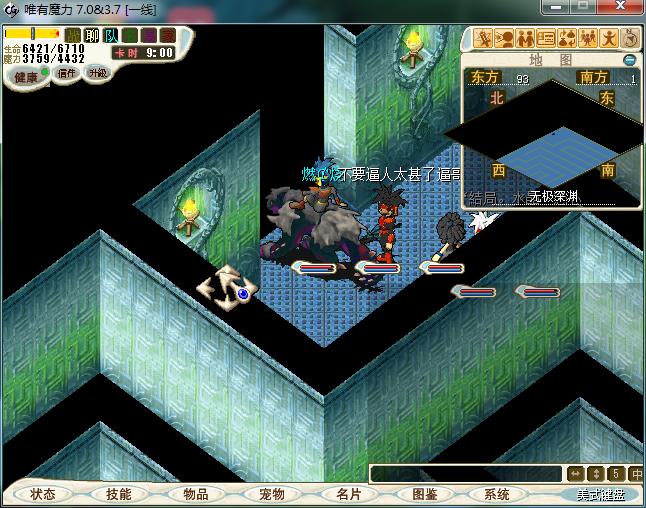The width and height of the screenshot is (646, 508).
Task: Open the 状态 status menu
Action: [x=43, y=494]
